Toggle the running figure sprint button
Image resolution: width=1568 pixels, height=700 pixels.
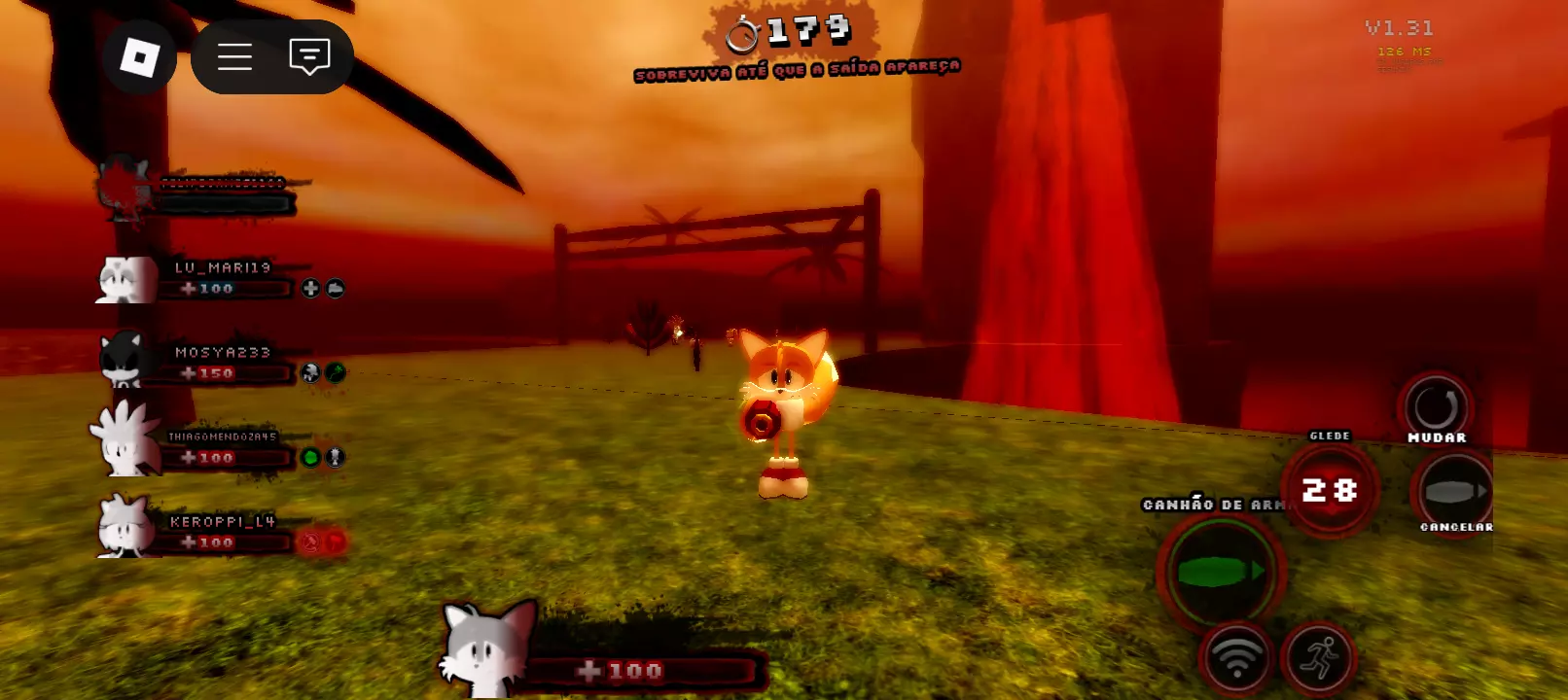click(x=1319, y=657)
